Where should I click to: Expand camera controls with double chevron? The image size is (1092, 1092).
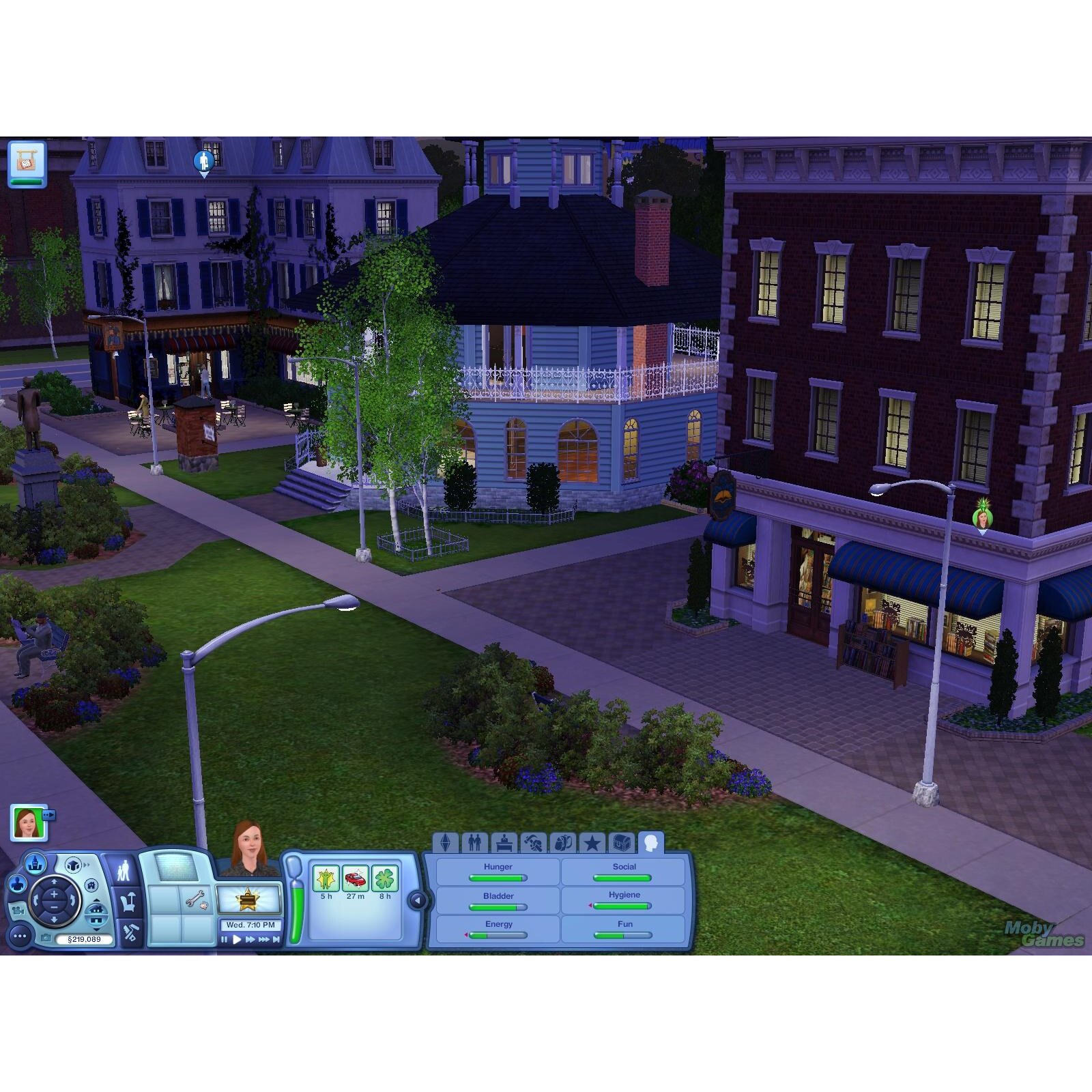87,865
